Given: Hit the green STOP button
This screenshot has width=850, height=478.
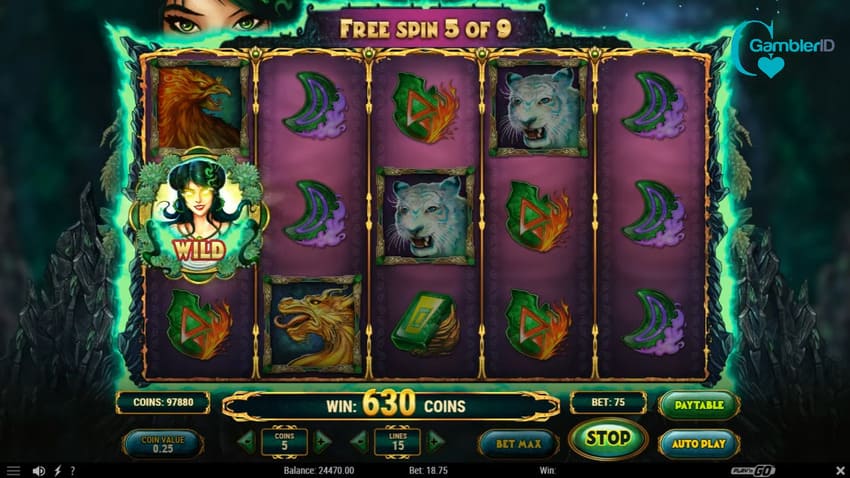Looking at the screenshot, I should coord(608,438).
